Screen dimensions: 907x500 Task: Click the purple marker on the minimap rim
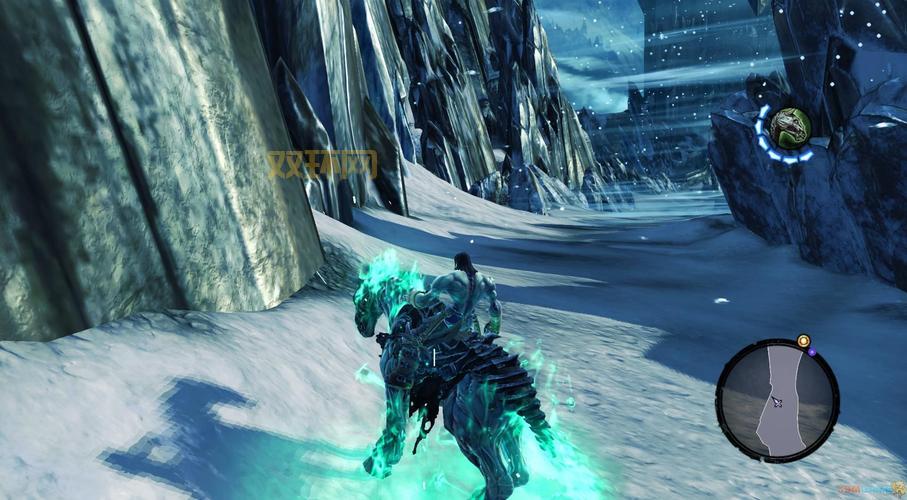point(812,351)
